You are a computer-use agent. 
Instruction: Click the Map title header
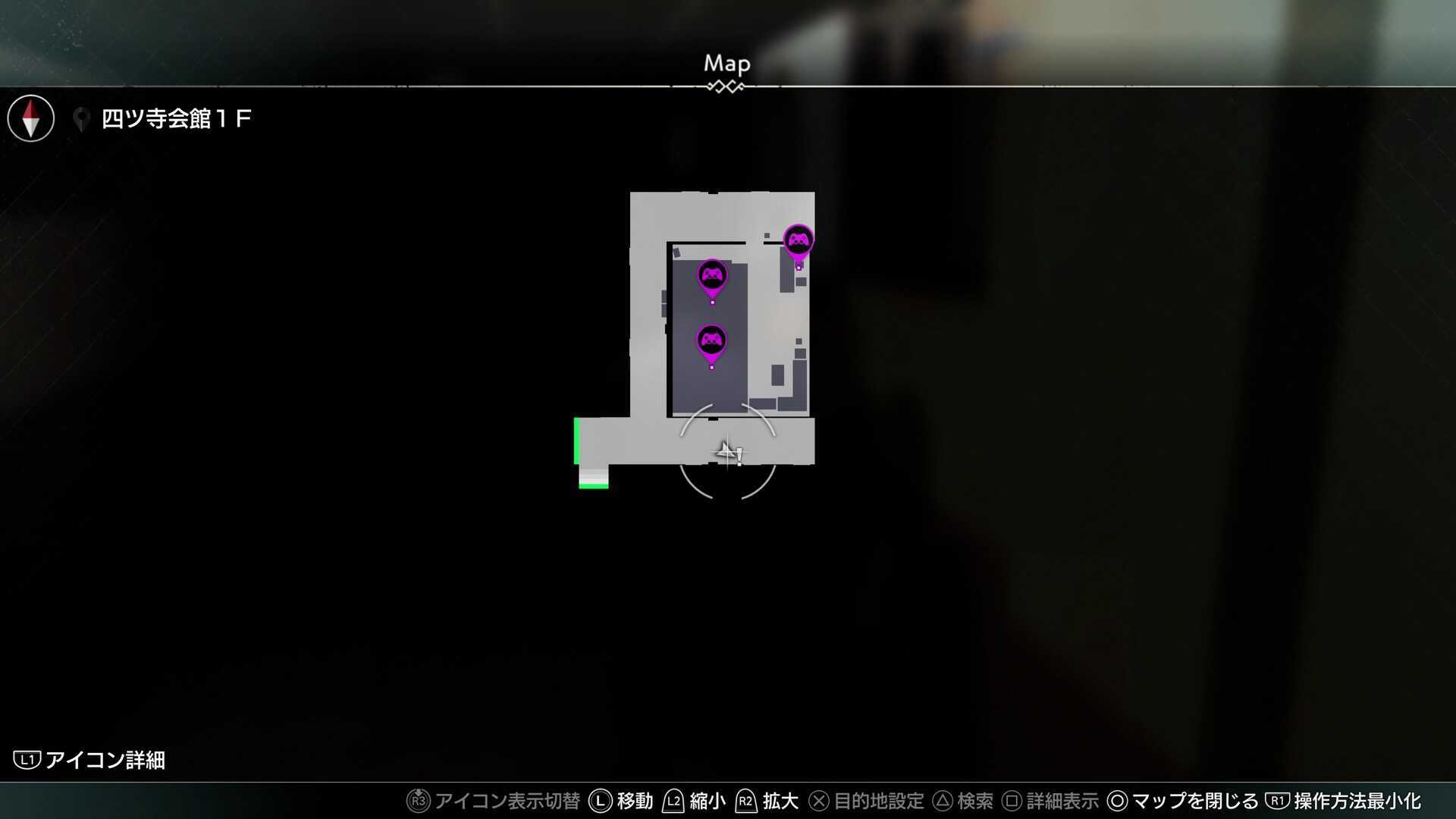click(x=726, y=64)
